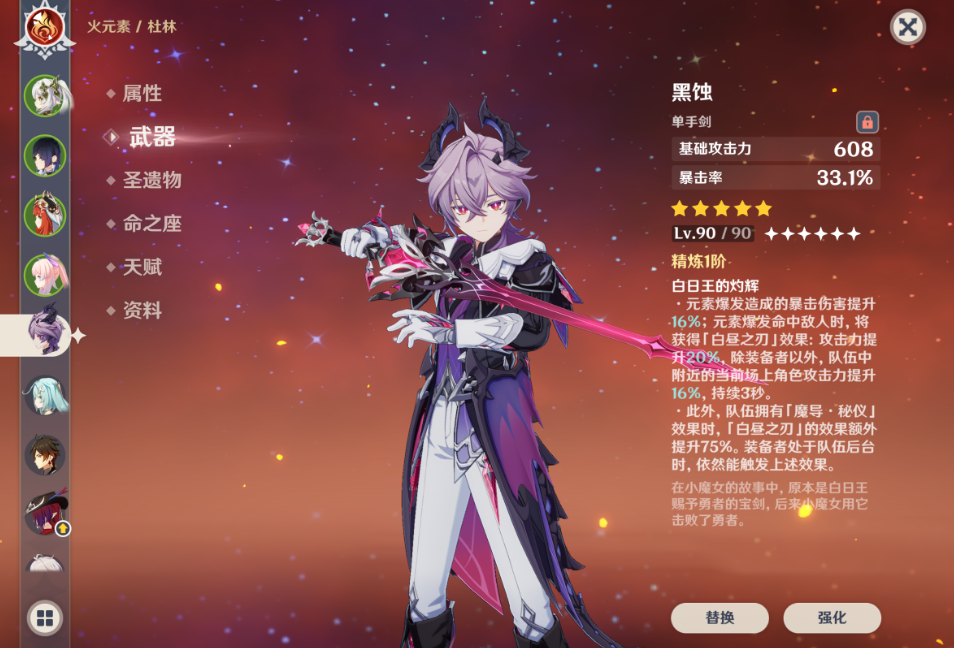954x648 pixels.
Task: Open the 属性 attributes tab
Action: (142, 94)
